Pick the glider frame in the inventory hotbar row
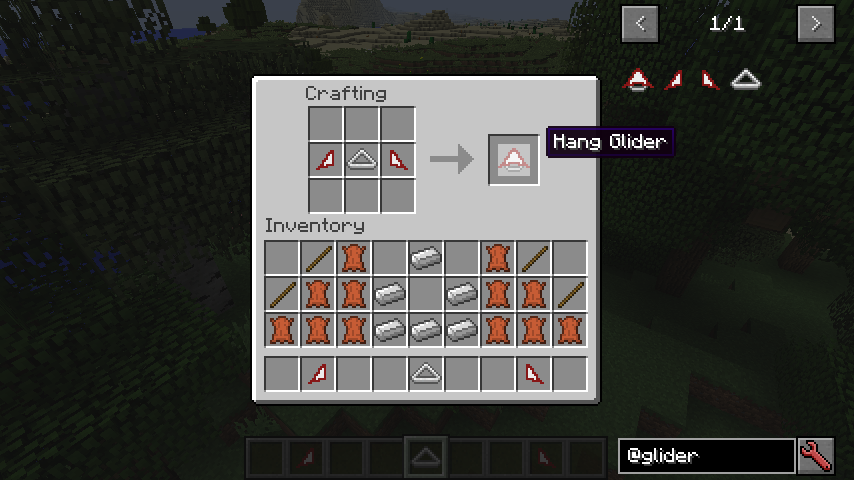This screenshot has width=854, height=480. click(426, 374)
